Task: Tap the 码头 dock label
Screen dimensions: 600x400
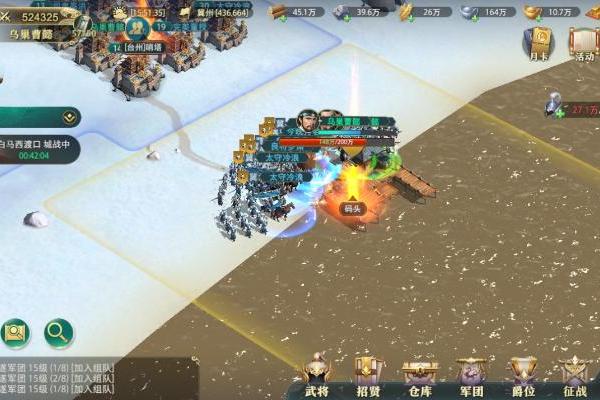Action: pos(352,209)
